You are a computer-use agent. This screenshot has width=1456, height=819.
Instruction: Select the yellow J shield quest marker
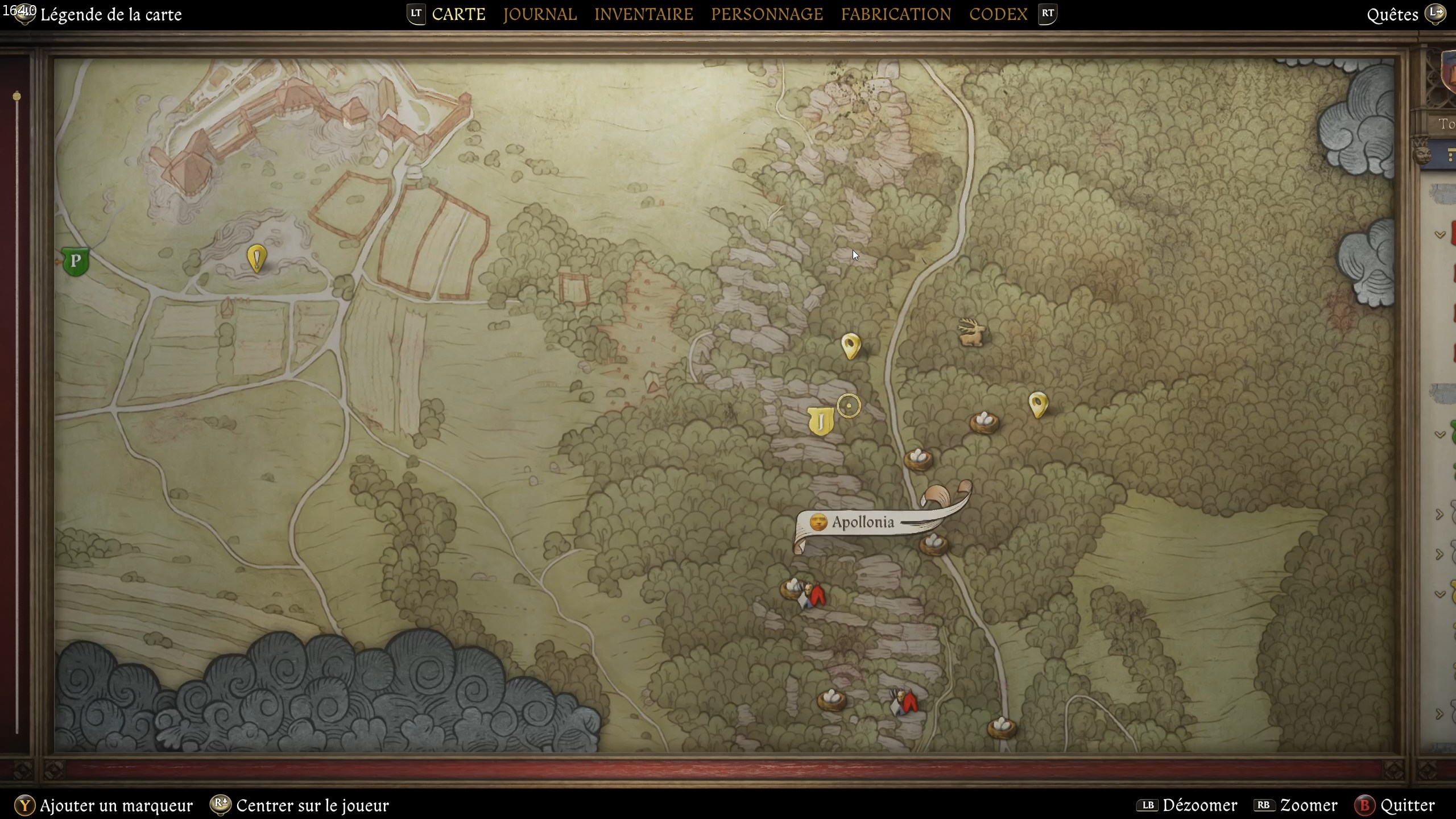[x=820, y=421]
